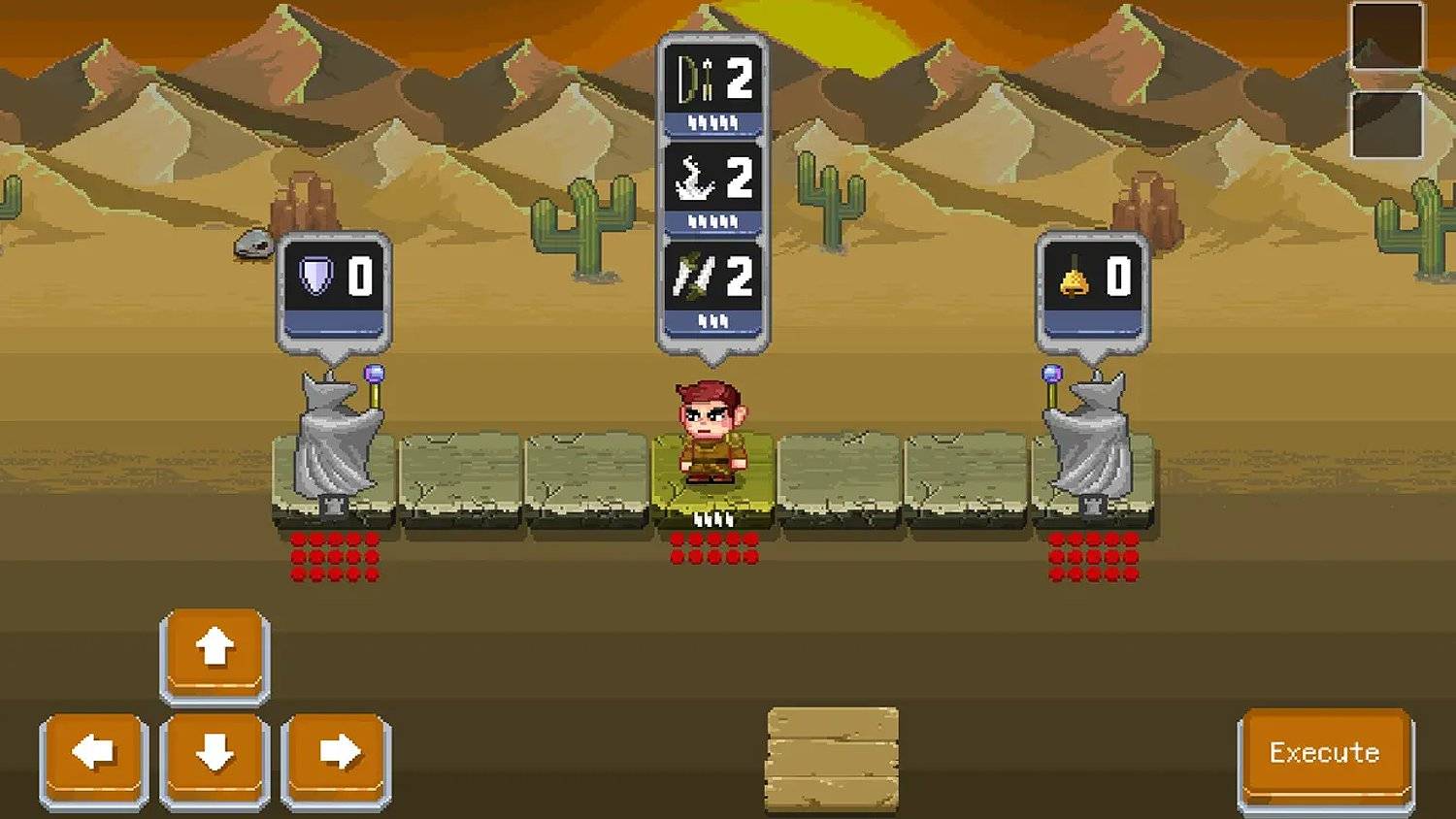Click the ammo pips below the bow ability

point(711,121)
